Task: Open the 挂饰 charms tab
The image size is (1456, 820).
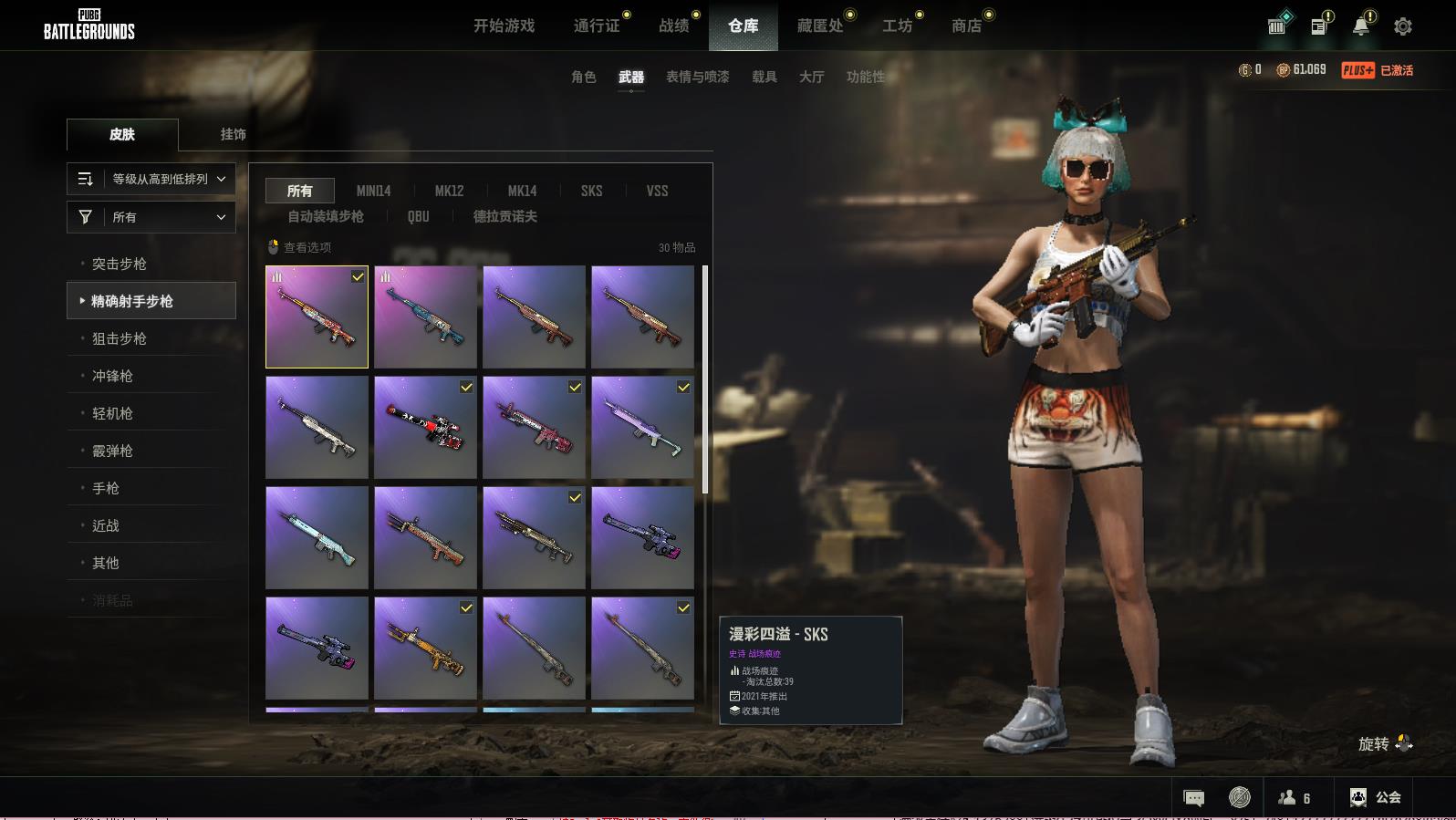Action: [233, 134]
